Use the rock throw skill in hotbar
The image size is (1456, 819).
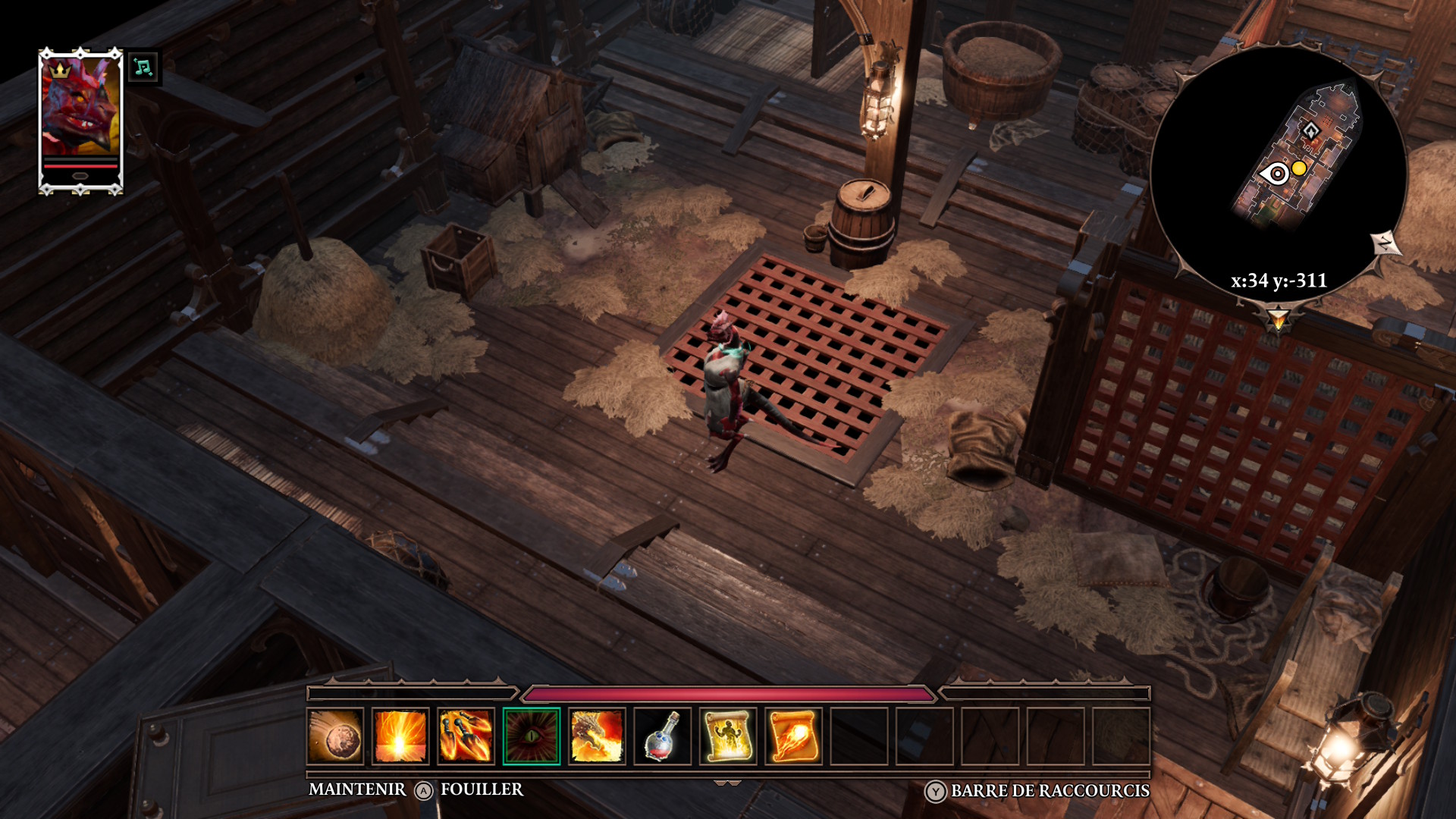coord(336,736)
